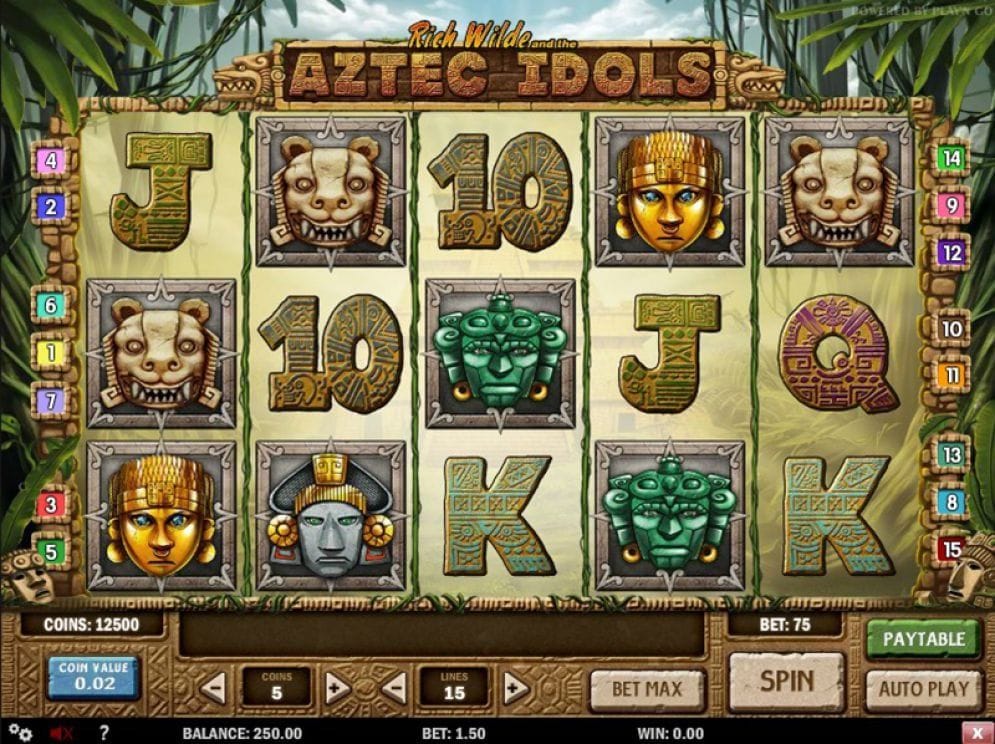
Task: Highlight payline marker number 15
Action: pos(951,549)
